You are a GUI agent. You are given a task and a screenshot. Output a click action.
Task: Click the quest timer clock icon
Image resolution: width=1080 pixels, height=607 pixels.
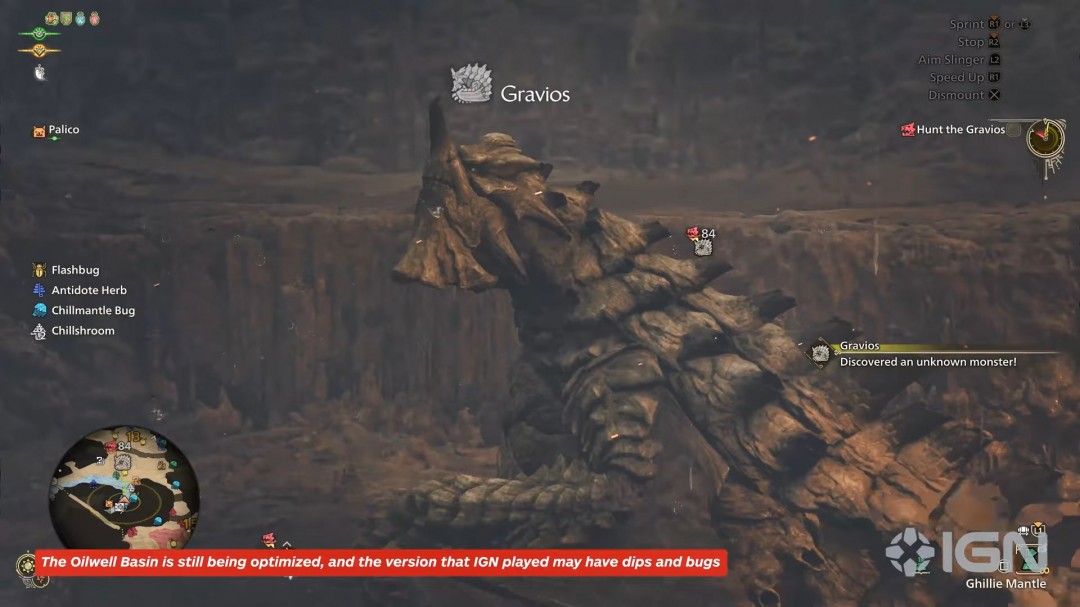pyautogui.click(x=1045, y=136)
